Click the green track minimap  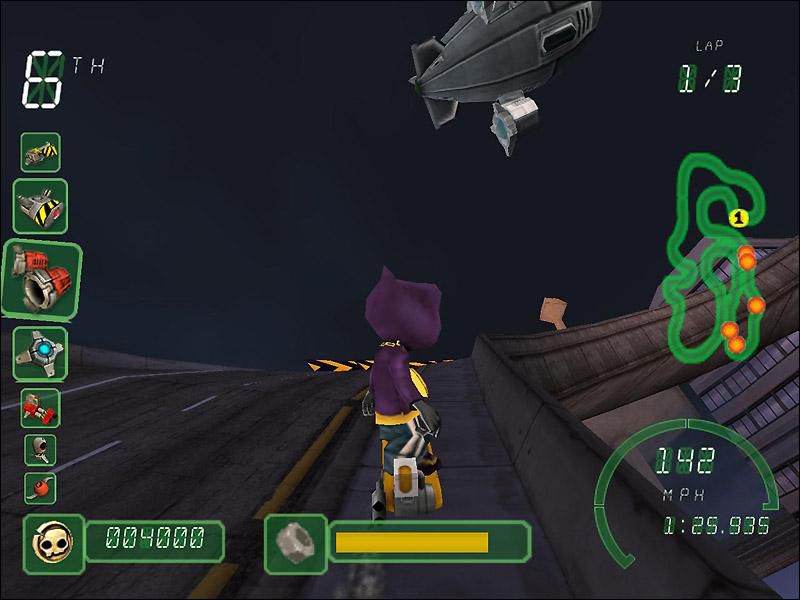718,258
